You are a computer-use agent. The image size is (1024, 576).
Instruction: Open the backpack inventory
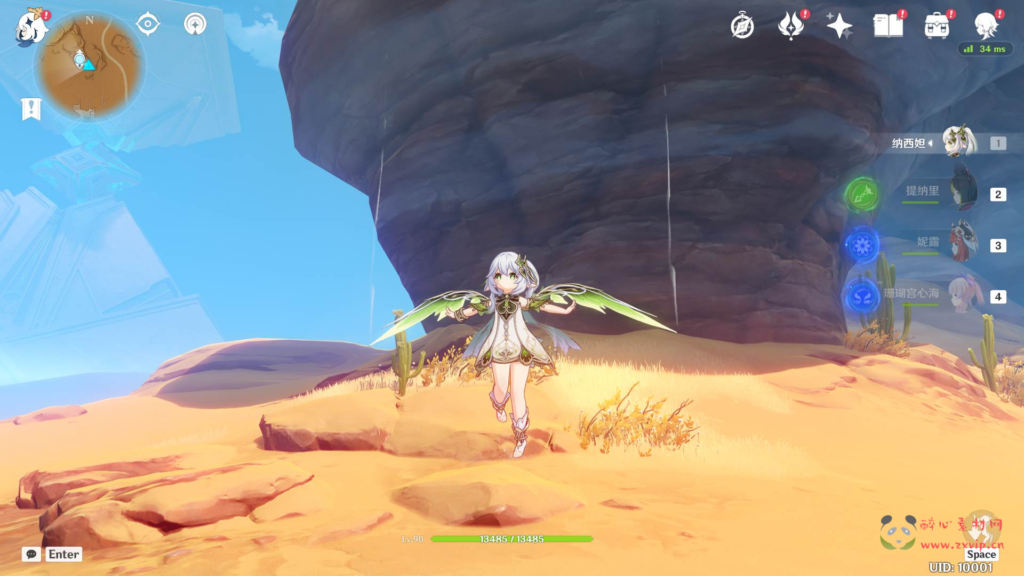(937, 26)
